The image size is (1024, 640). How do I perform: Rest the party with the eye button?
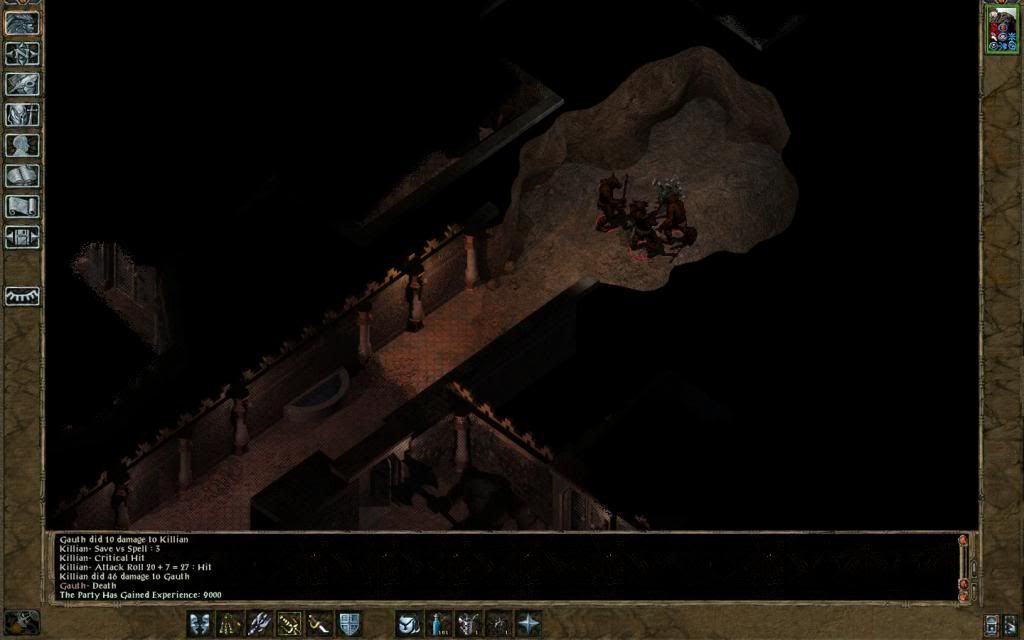pos(22,297)
